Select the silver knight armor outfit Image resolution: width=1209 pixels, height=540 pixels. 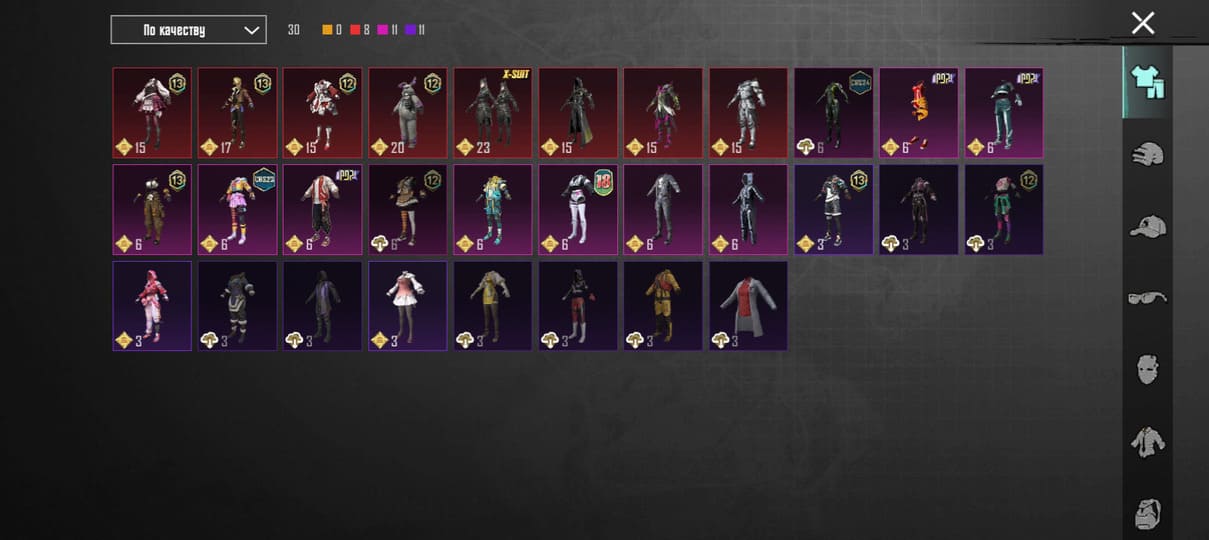tap(749, 113)
